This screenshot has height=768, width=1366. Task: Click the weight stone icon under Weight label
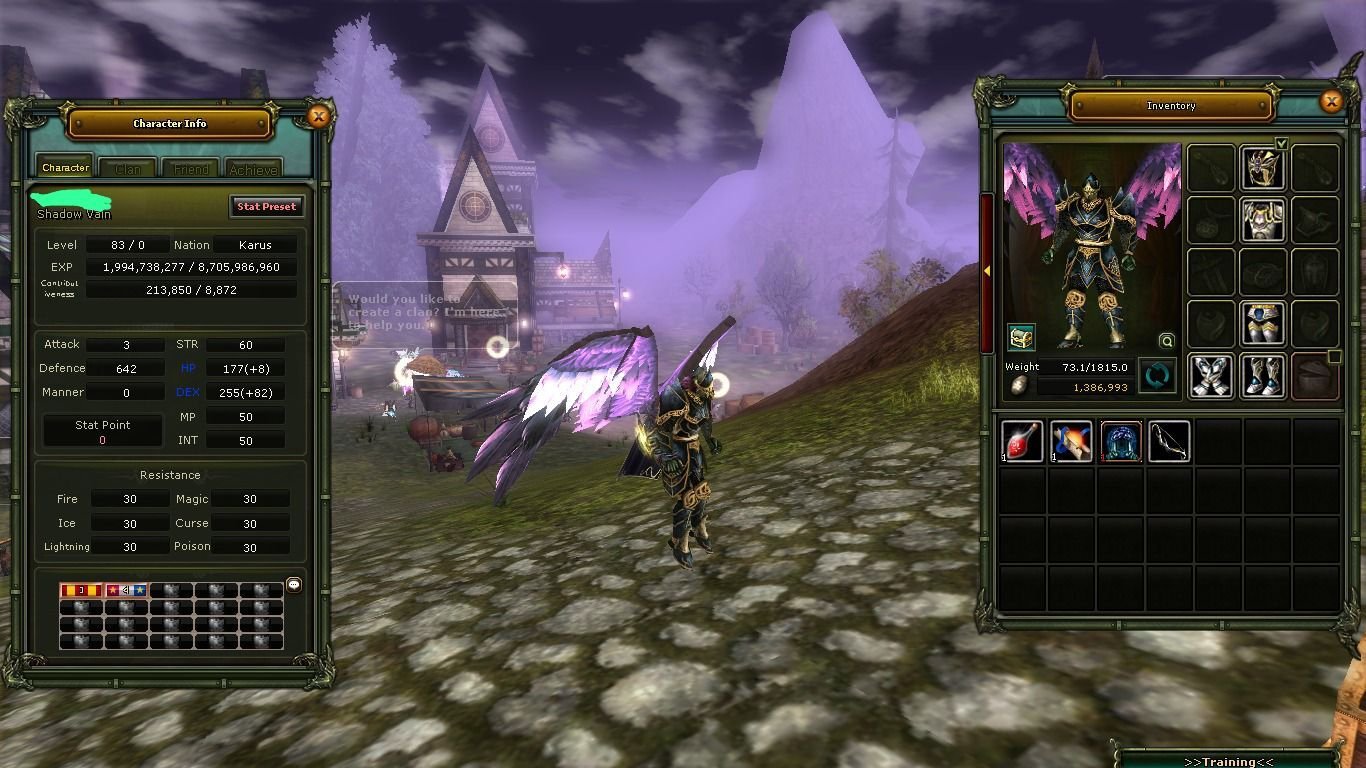click(1018, 384)
